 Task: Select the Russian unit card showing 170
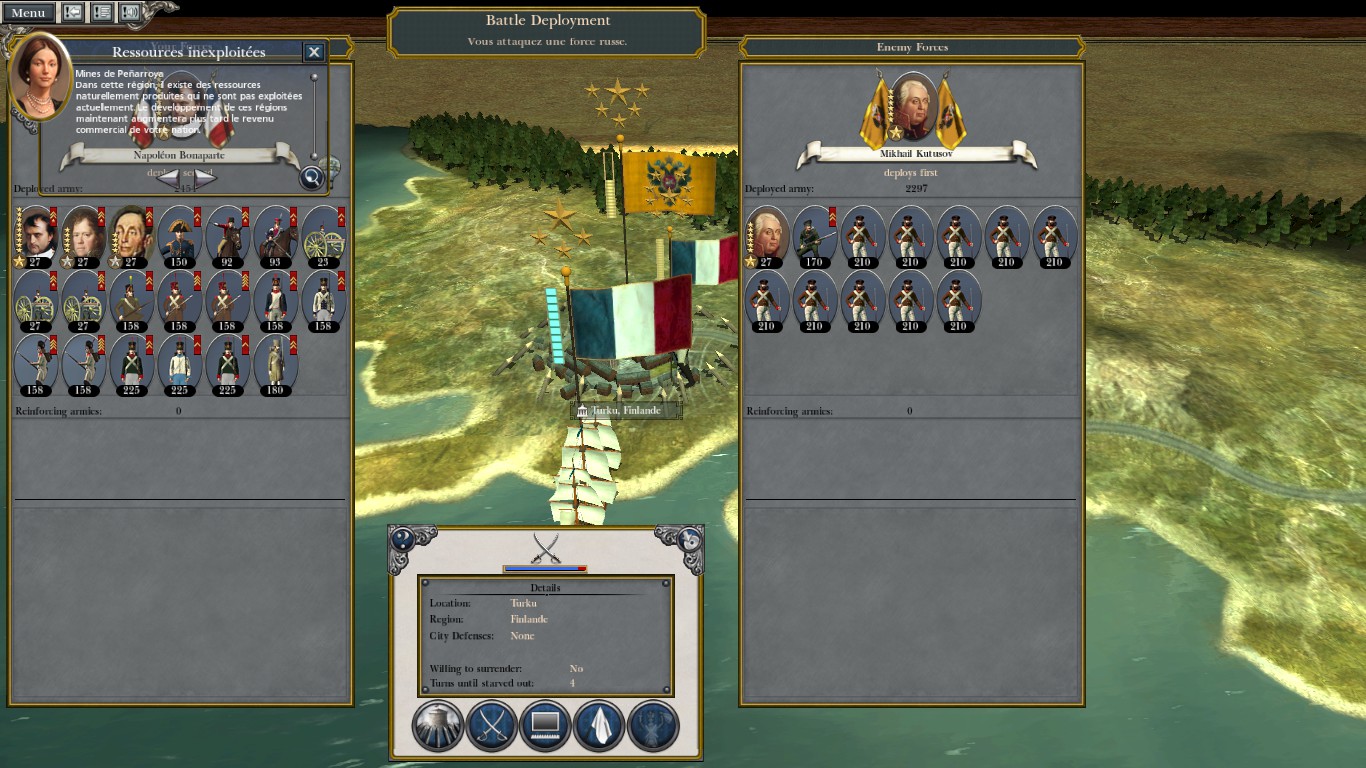coord(813,237)
